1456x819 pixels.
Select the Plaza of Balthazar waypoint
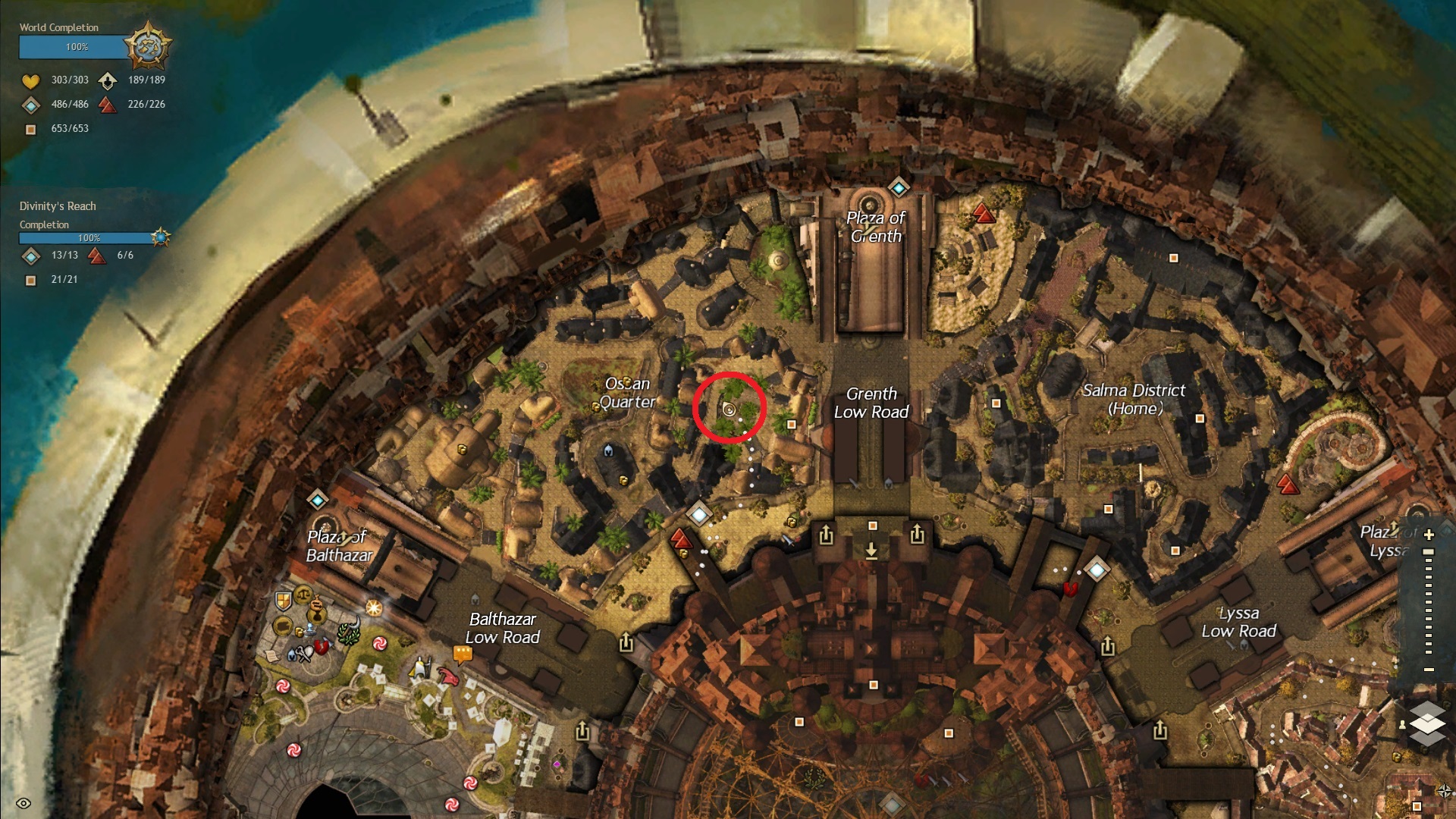(317, 500)
